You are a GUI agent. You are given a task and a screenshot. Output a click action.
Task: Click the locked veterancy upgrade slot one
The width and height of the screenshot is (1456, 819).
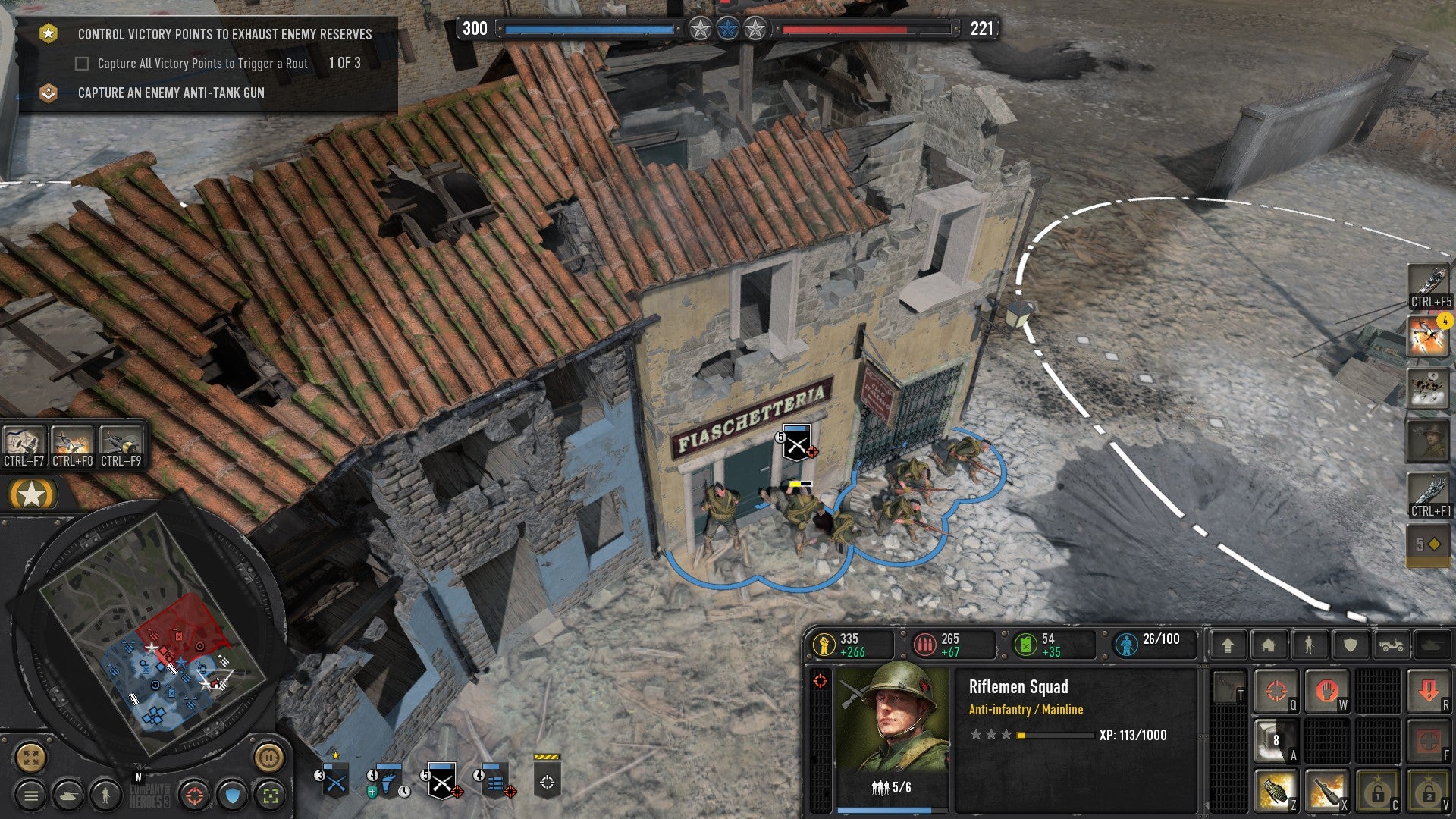(1379, 792)
